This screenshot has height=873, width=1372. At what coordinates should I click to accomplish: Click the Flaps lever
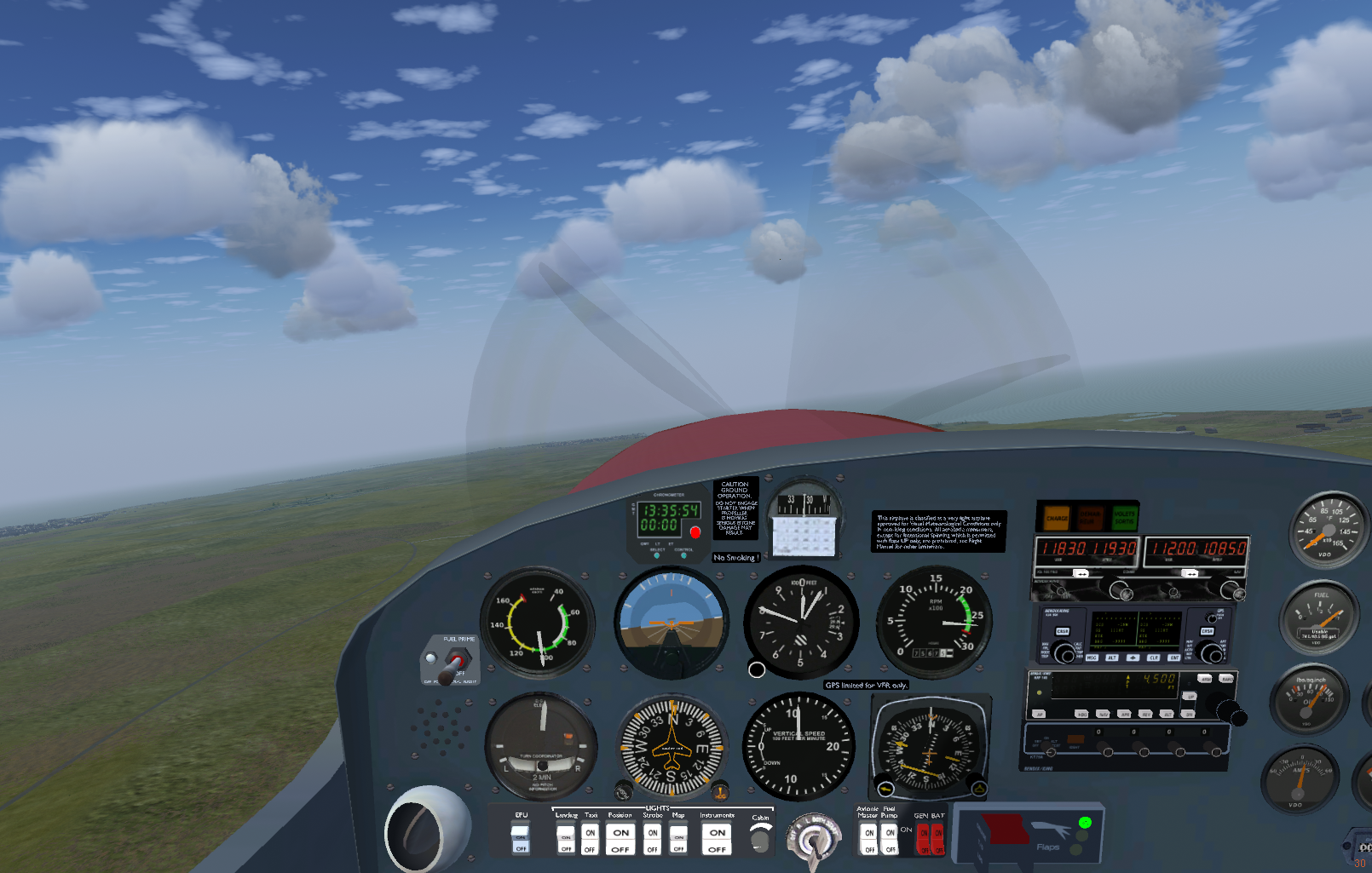point(1004,833)
